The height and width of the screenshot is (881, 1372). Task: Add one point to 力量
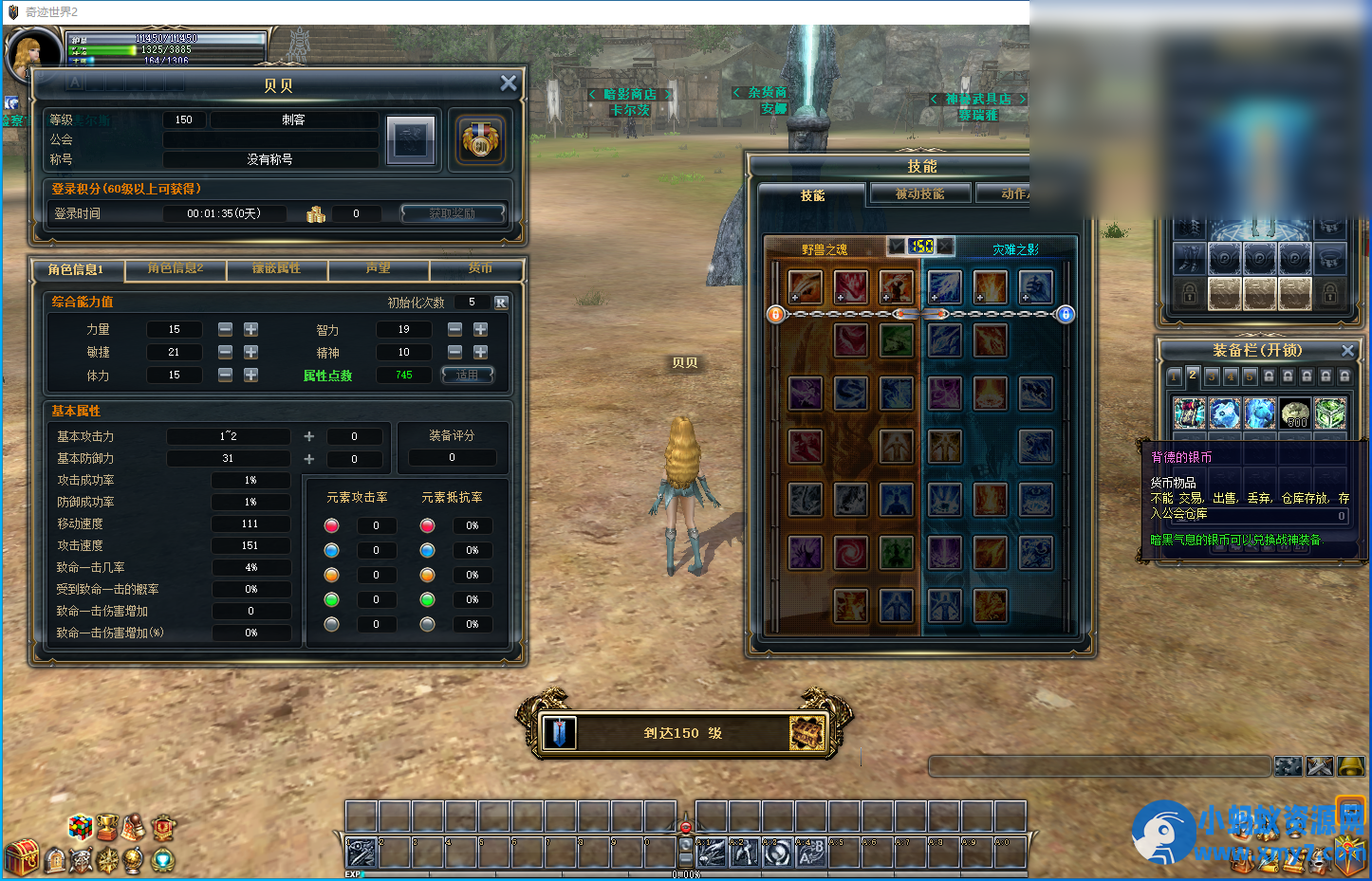(250, 329)
